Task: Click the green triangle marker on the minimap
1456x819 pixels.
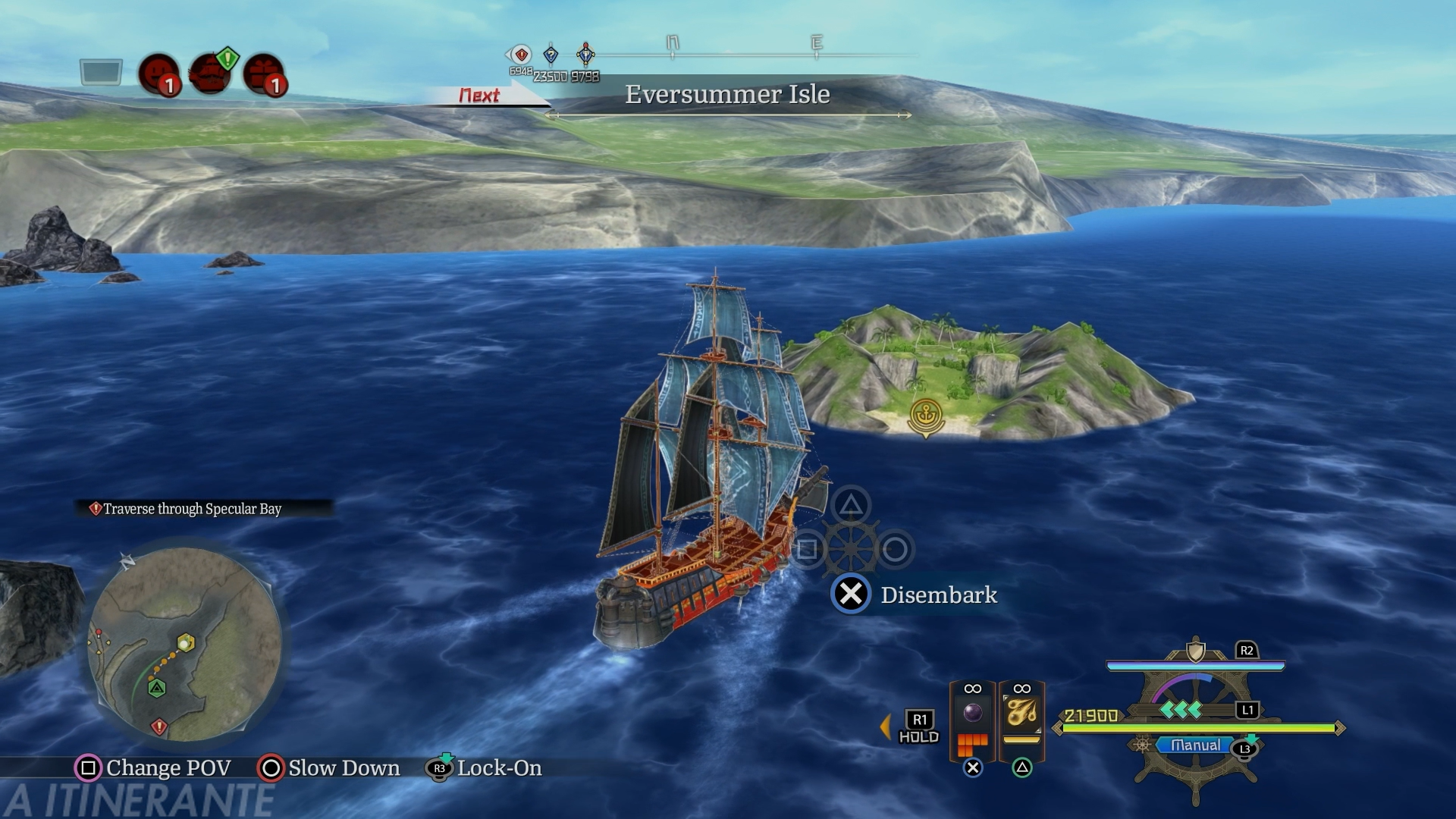Action: pos(157,689)
